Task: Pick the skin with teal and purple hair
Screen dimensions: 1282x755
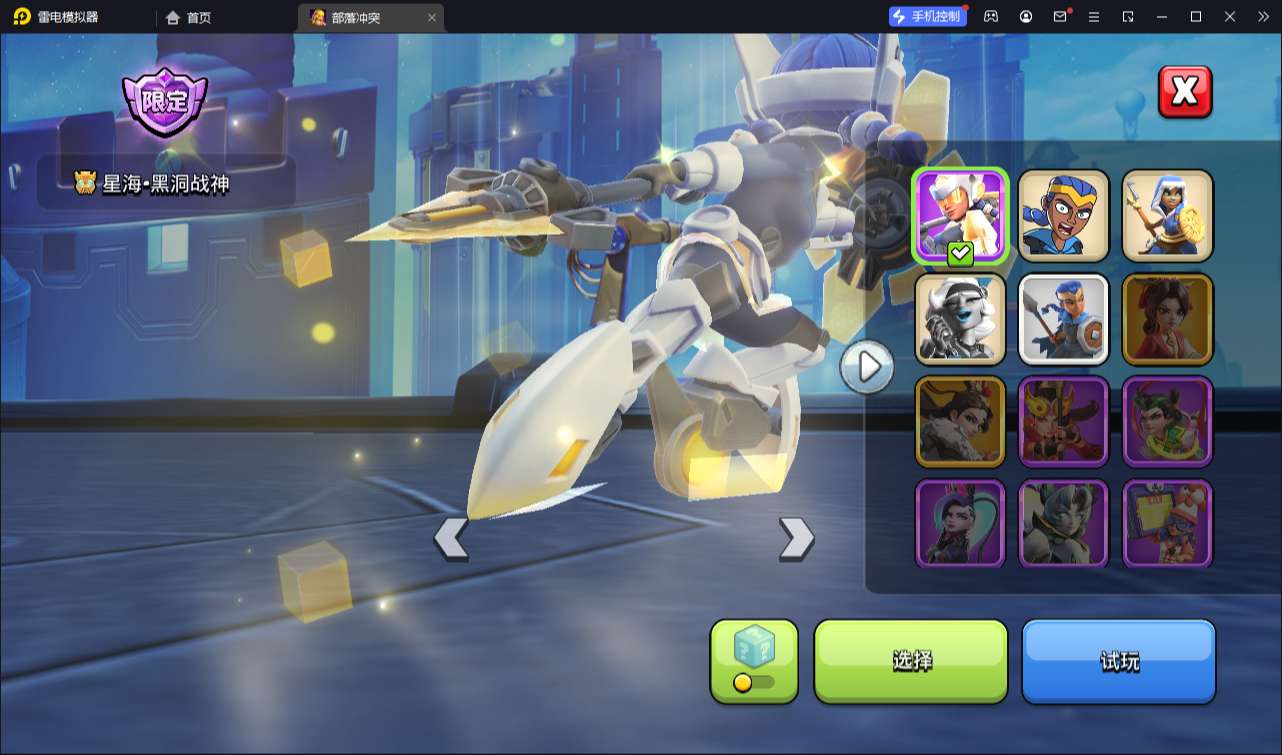Action: pos(960,524)
